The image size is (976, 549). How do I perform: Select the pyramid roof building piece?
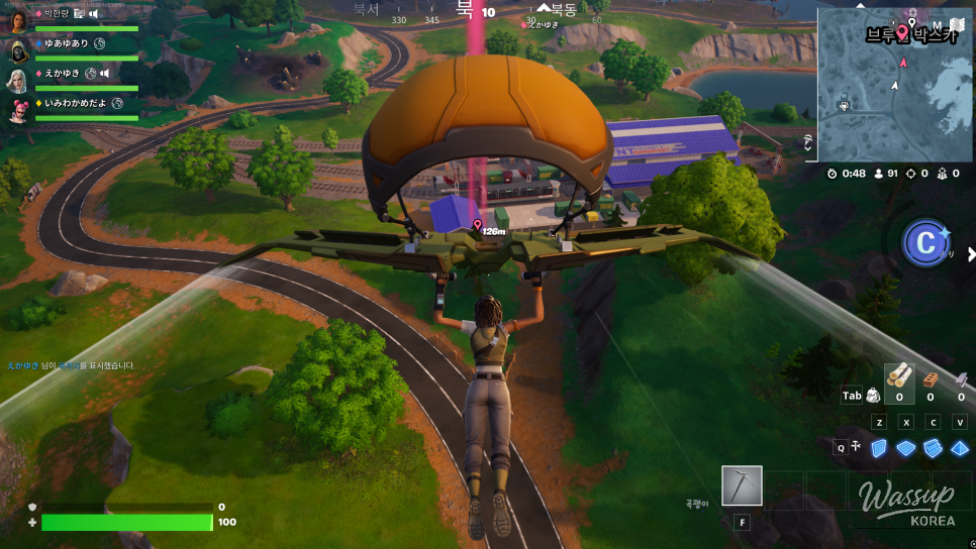[x=960, y=448]
